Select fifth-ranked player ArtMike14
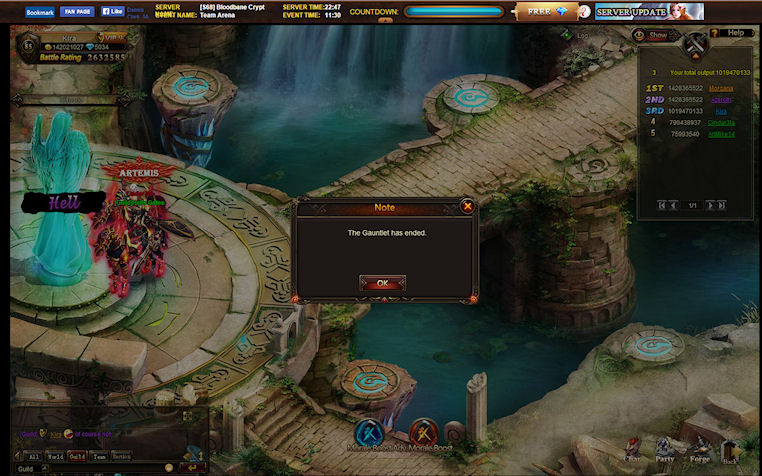762x476 pixels. tap(721, 132)
